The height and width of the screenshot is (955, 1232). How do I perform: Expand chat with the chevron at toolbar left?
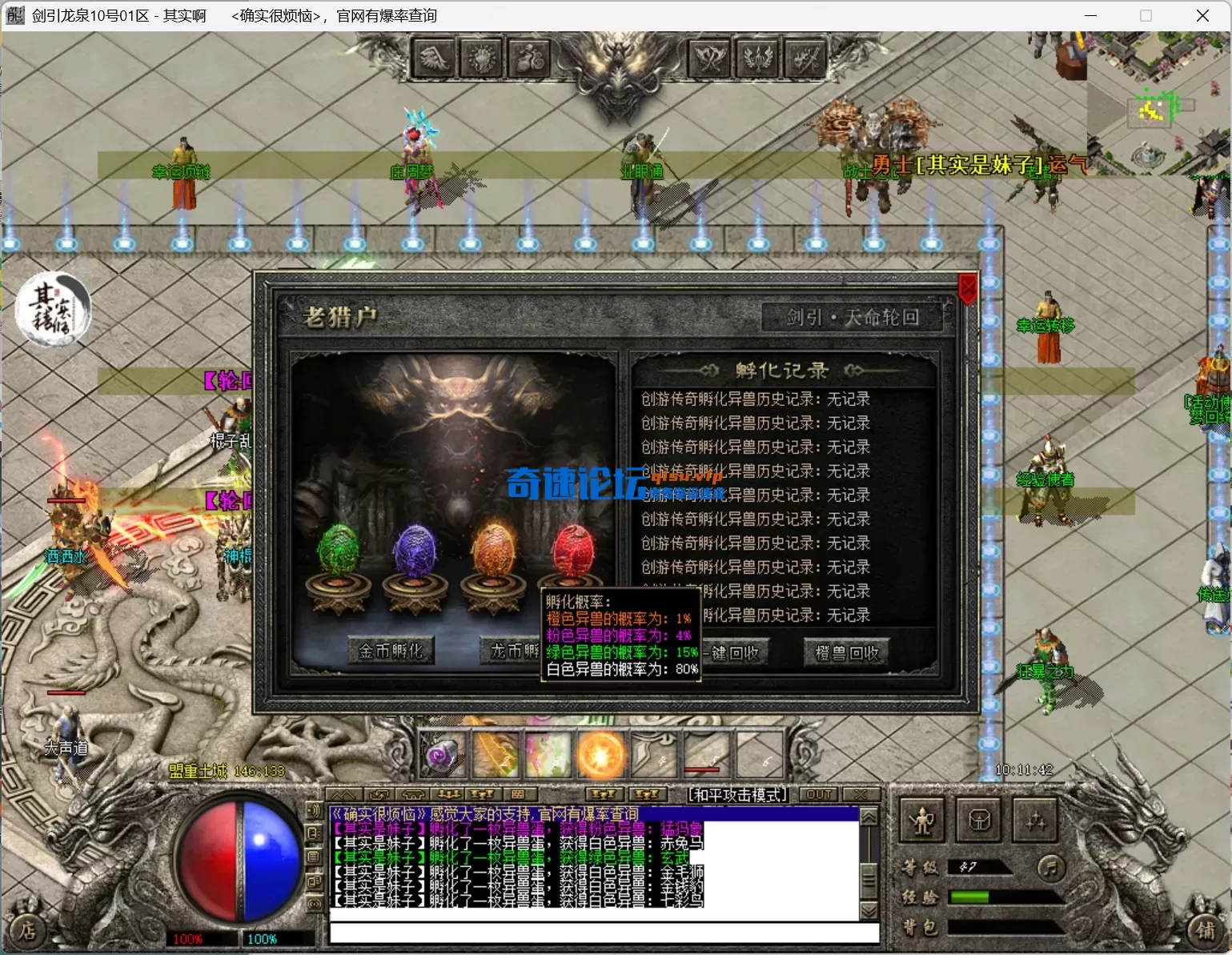pos(344,793)
